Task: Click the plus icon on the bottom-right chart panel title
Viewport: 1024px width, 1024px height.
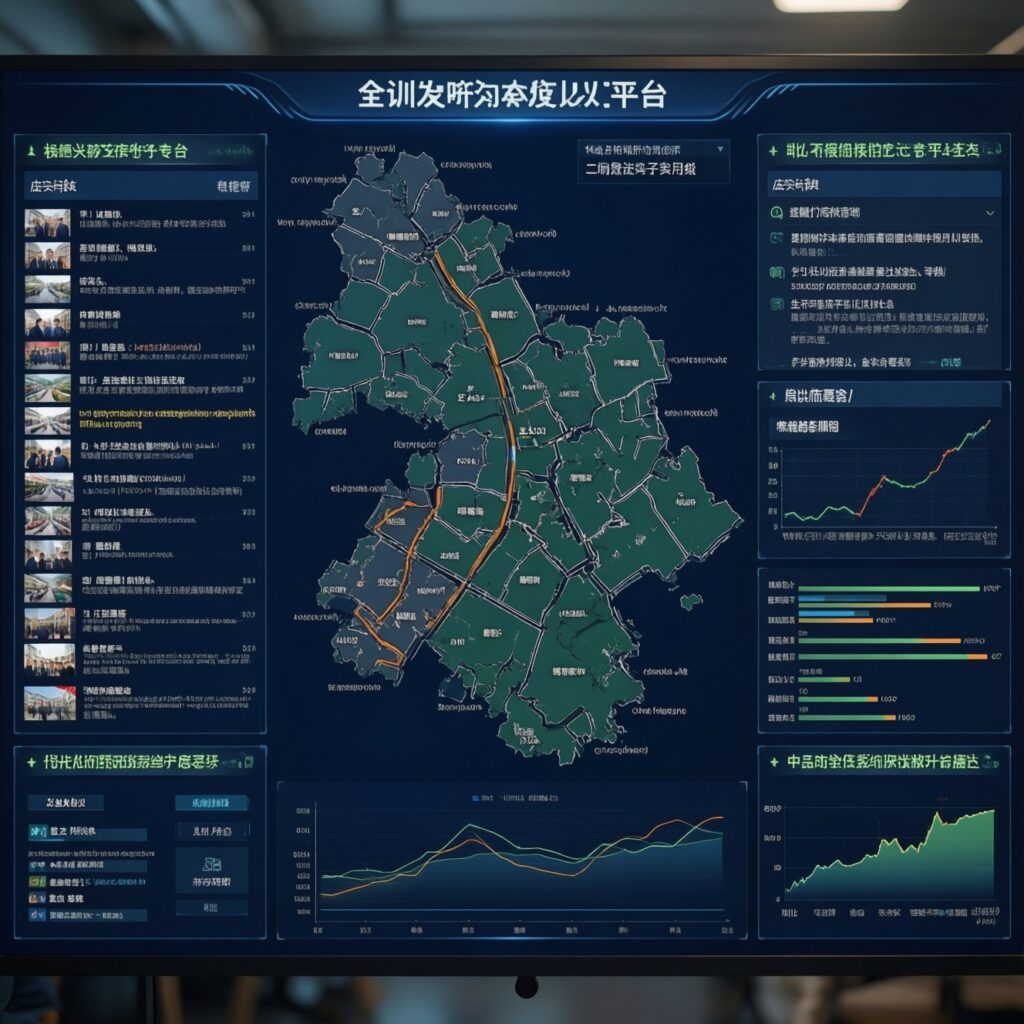Action: point(773,762)
